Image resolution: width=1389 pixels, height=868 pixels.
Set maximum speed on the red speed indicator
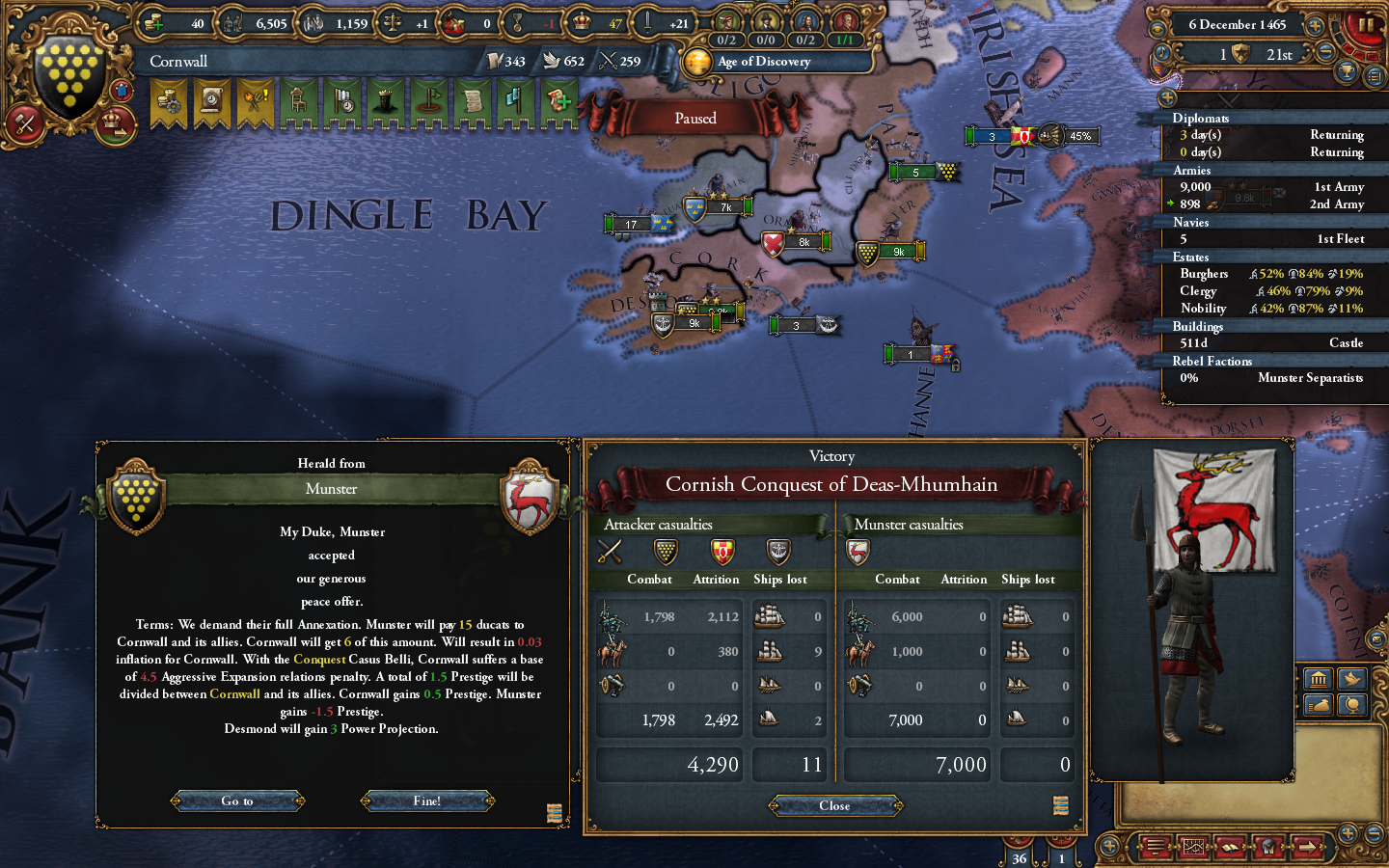1370,56
